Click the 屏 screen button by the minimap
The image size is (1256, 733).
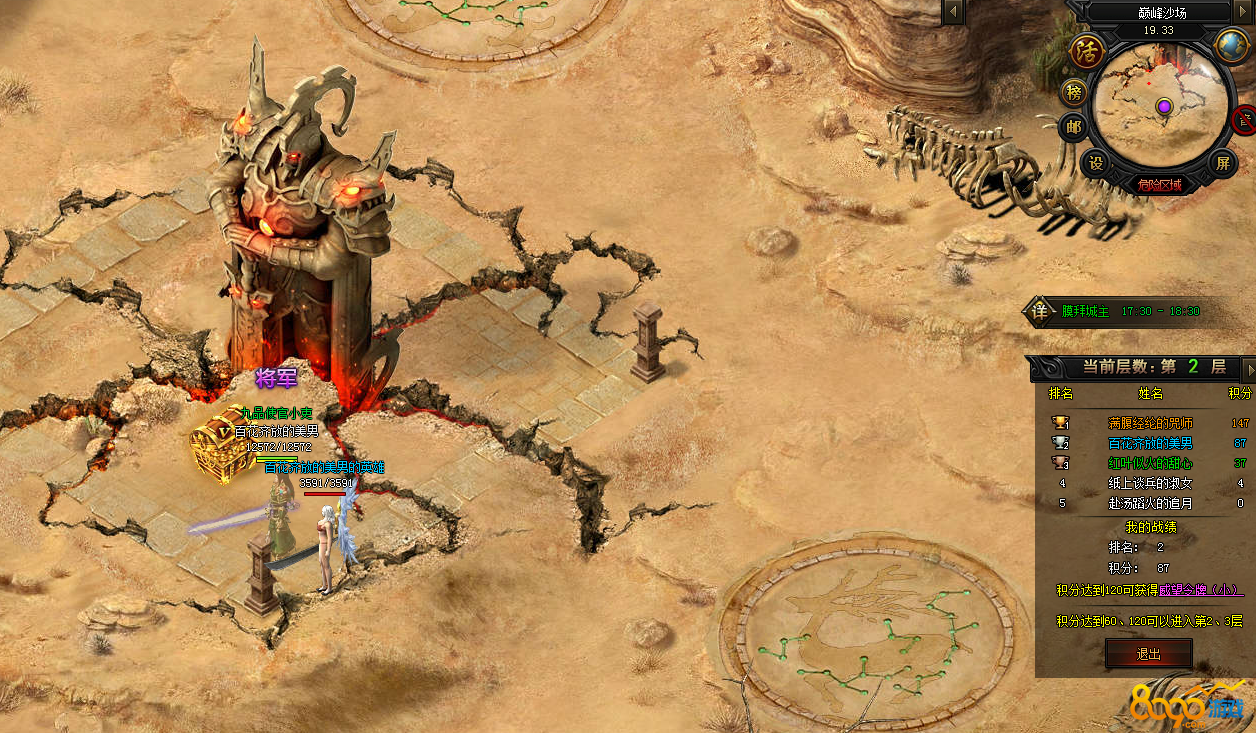(1222, 162)
